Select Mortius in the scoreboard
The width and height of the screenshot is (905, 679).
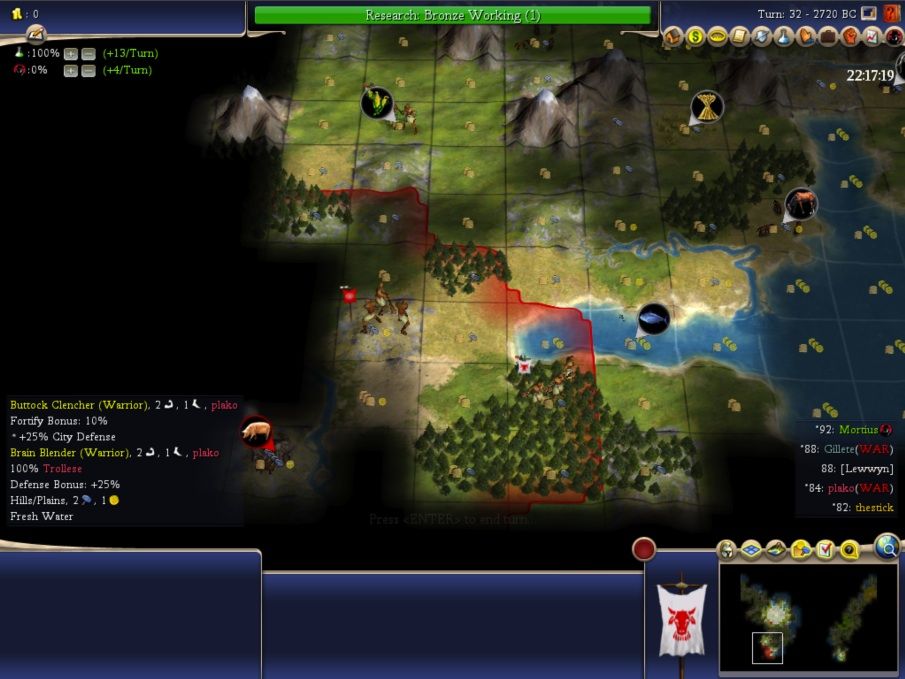(859, 430)
